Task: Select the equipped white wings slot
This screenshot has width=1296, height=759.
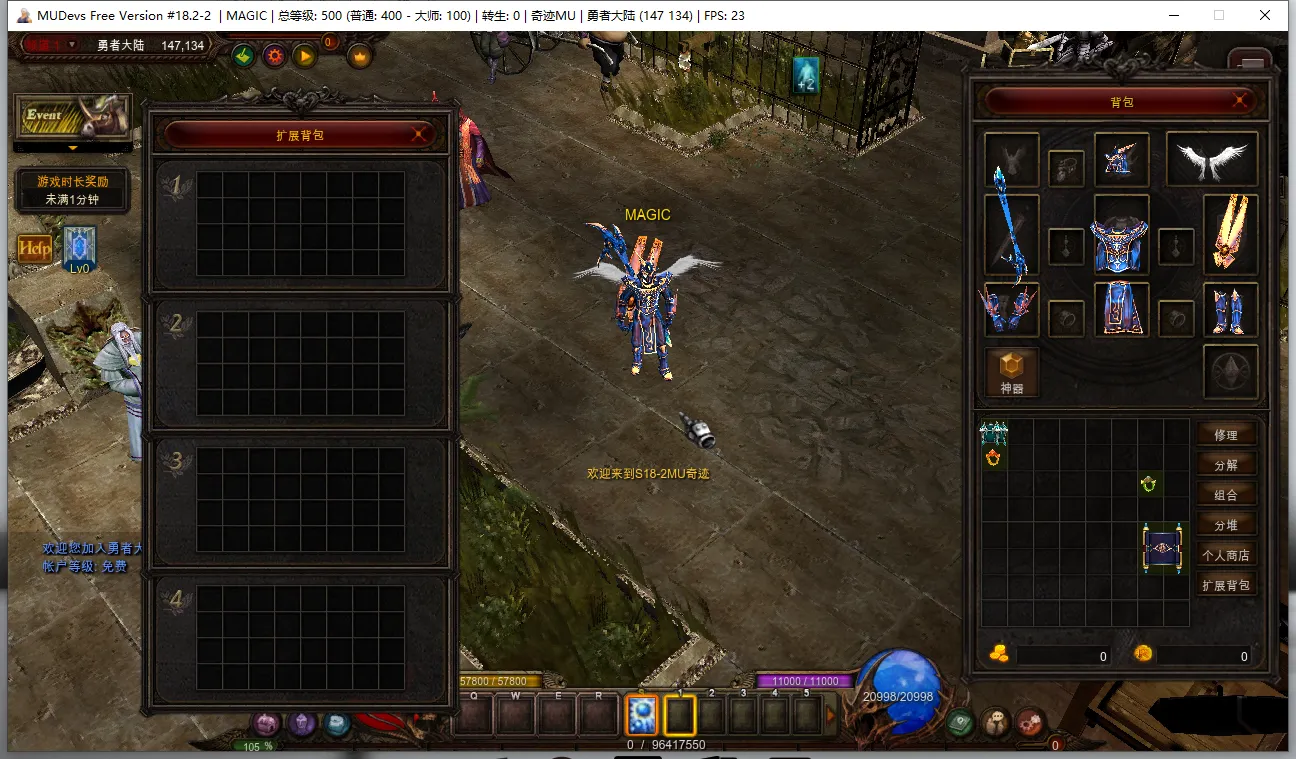Action: pos(1212,159)
